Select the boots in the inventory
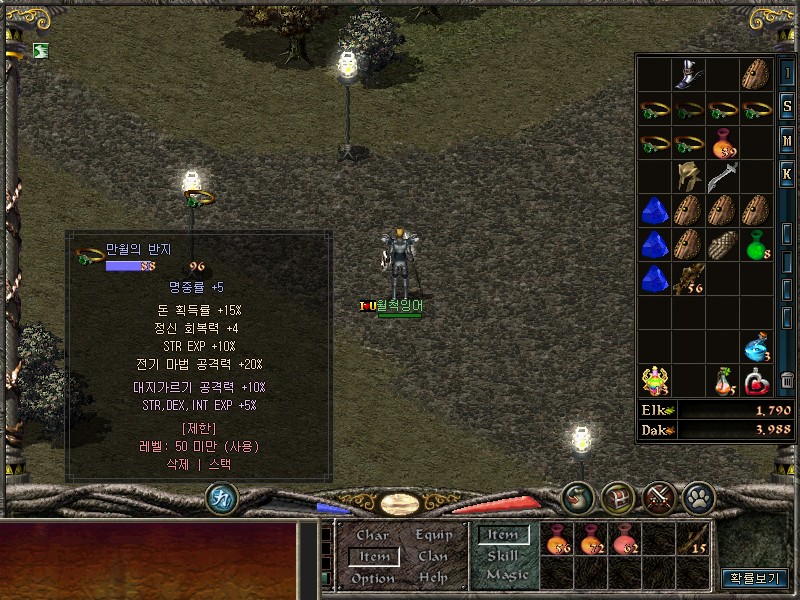 pyautogui.click(x=689, y=75)
